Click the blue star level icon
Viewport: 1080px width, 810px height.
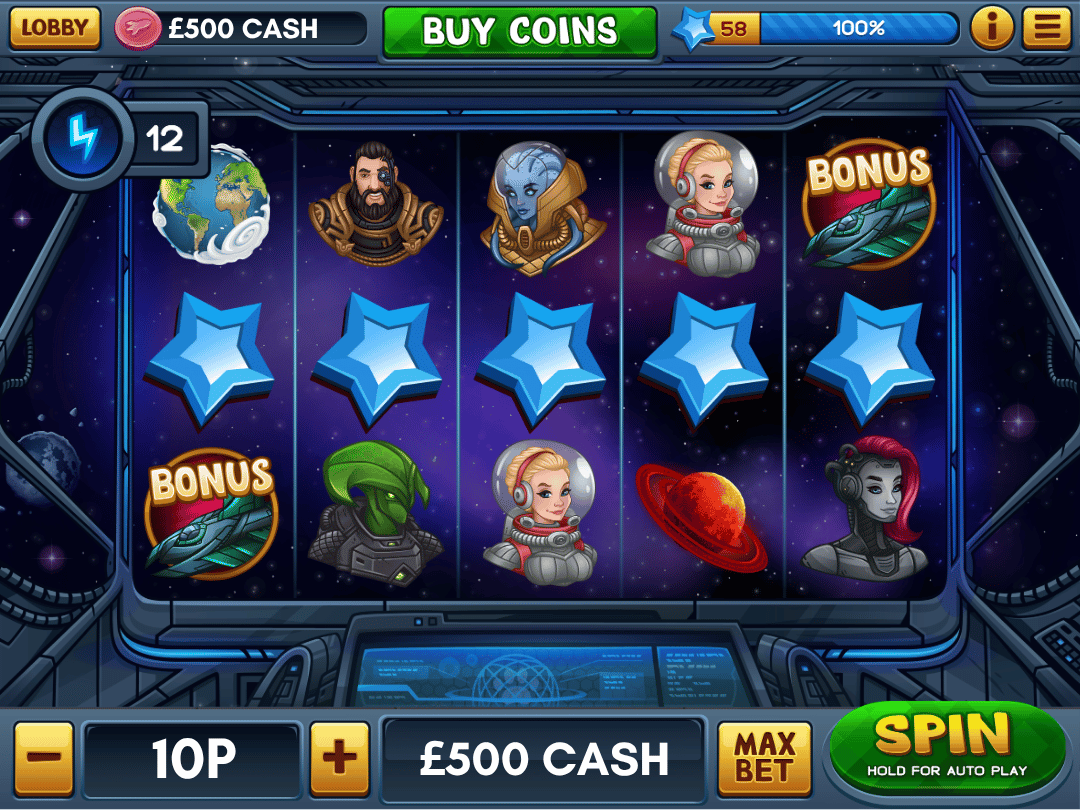pyautogui.click(x=692, y=29)
